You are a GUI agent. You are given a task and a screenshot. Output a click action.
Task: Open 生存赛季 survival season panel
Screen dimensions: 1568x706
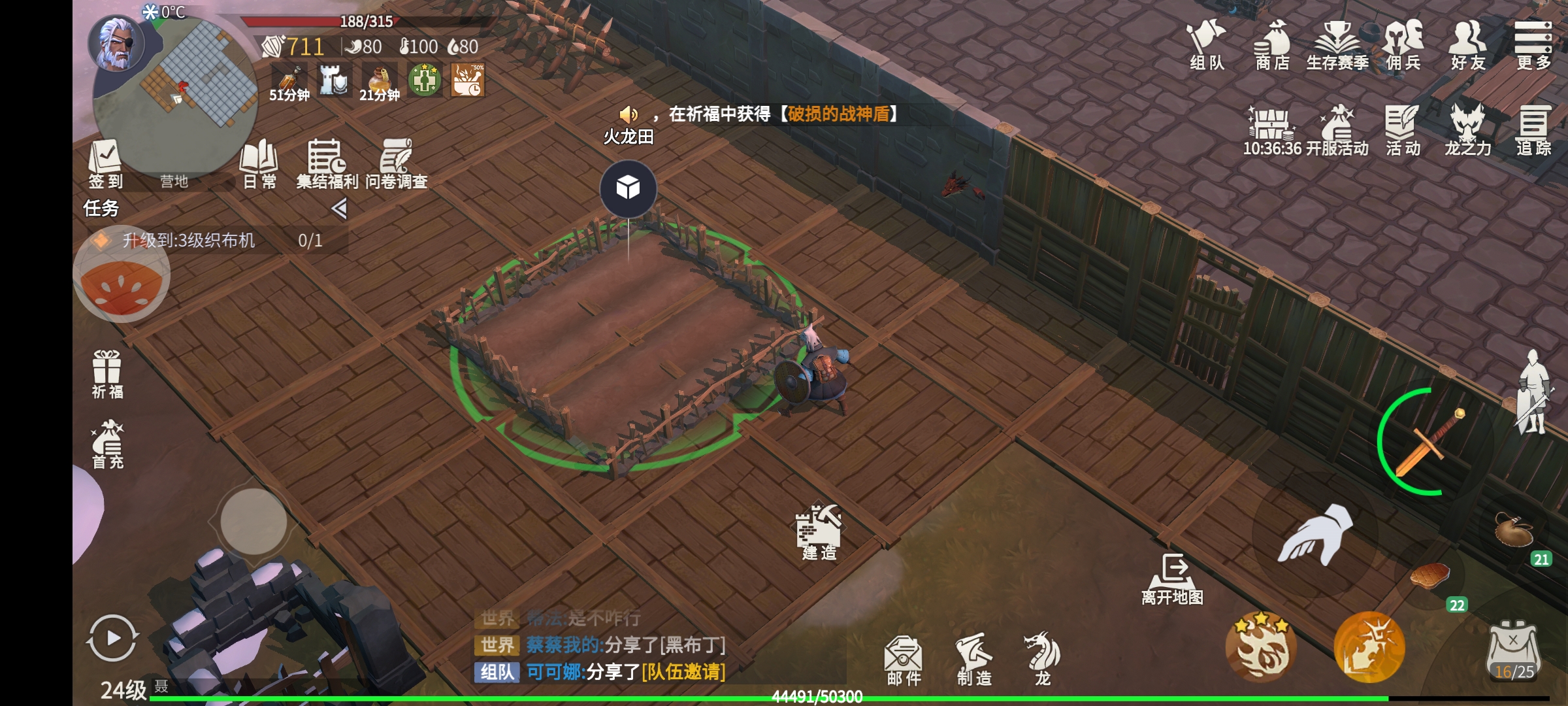point(1337,44)
